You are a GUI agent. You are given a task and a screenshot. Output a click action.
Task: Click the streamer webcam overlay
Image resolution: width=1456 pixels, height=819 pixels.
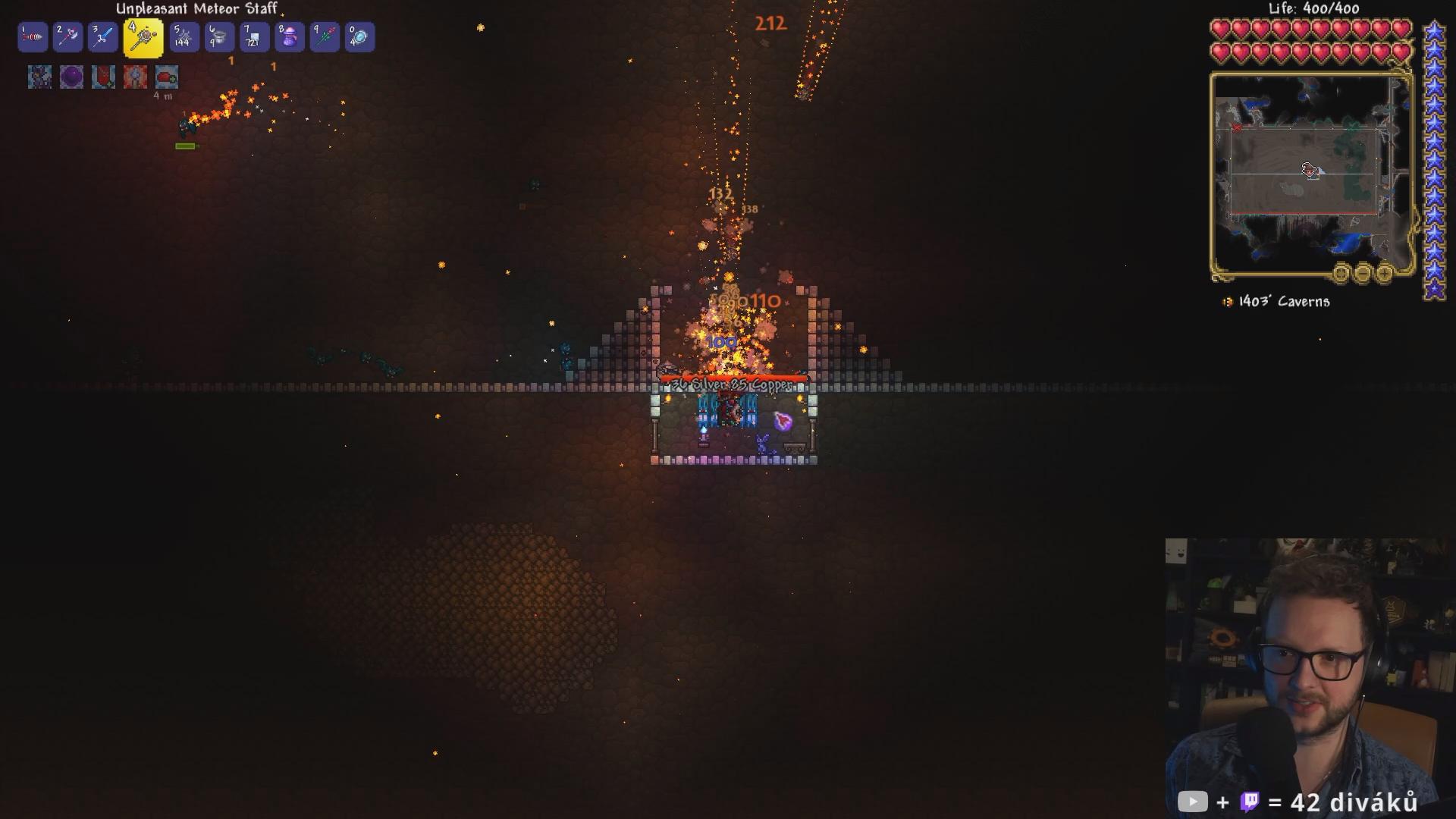[x=1304, y=675]
